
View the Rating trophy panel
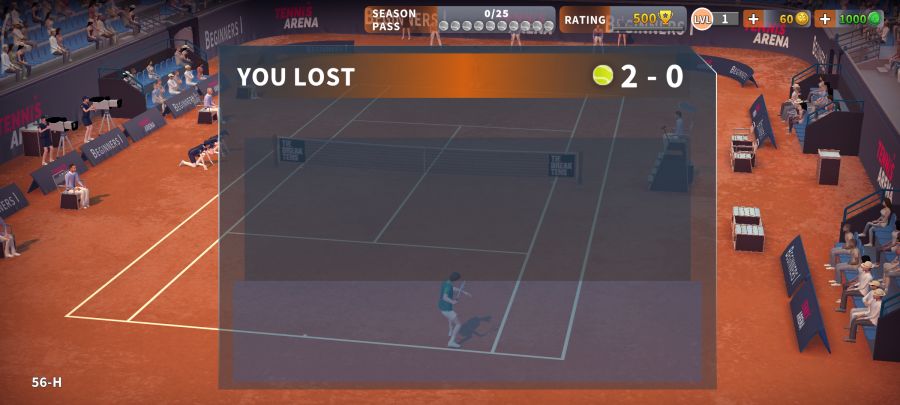tap(621, 19)
